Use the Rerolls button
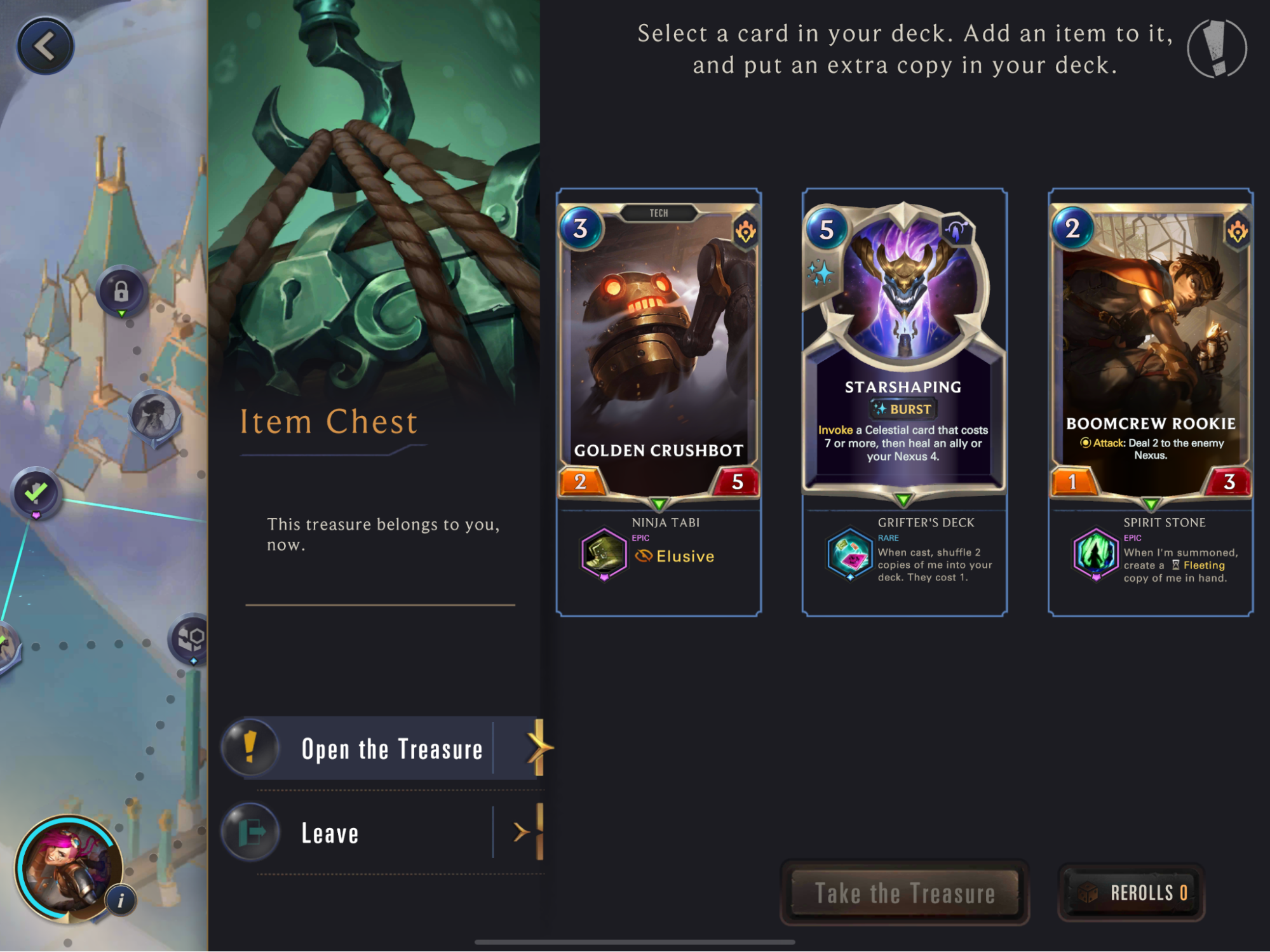Screen dimensions: 1270x952 click(1132, 893)
